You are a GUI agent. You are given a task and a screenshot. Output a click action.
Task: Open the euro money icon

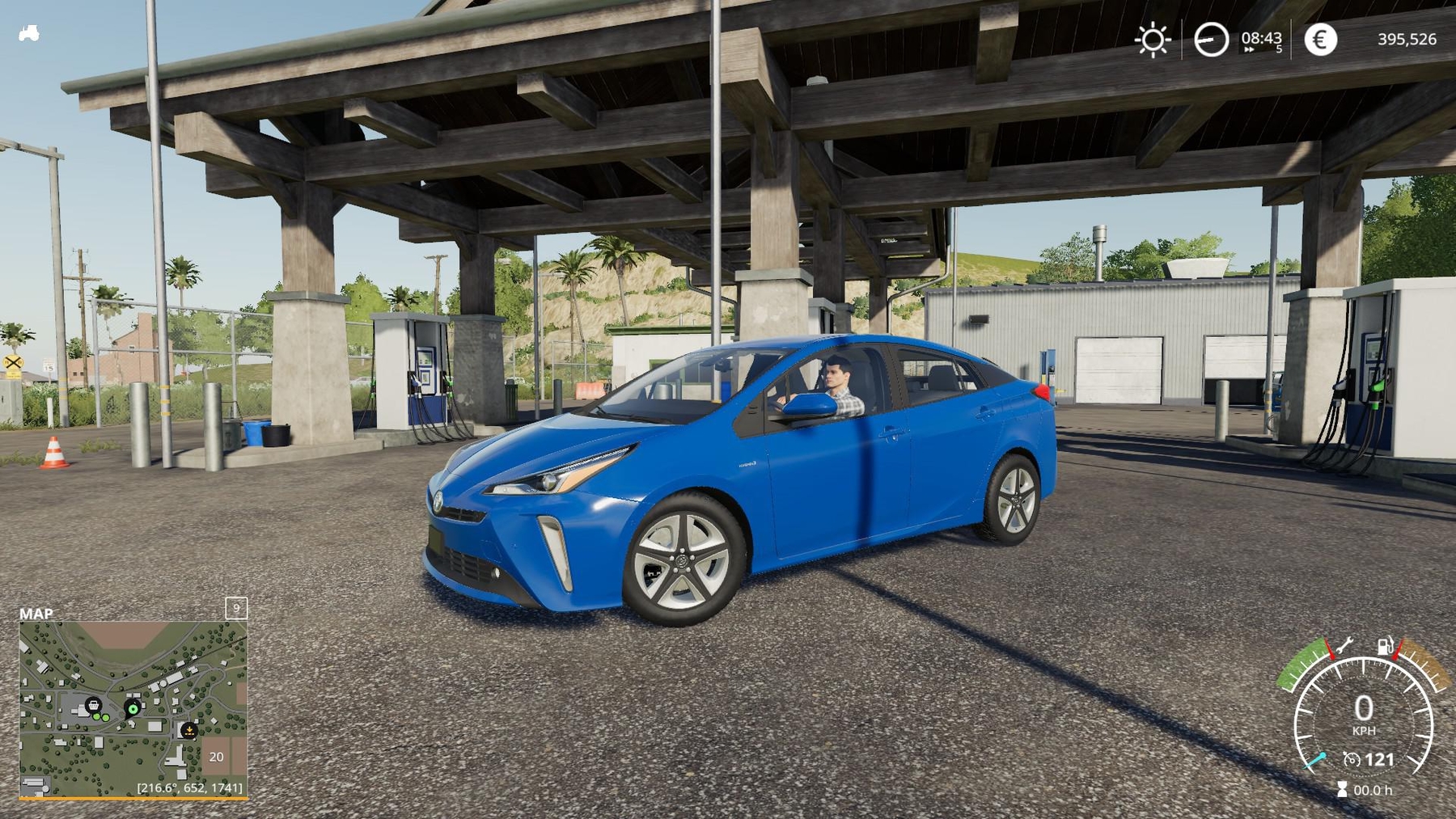coord(1320,40)
